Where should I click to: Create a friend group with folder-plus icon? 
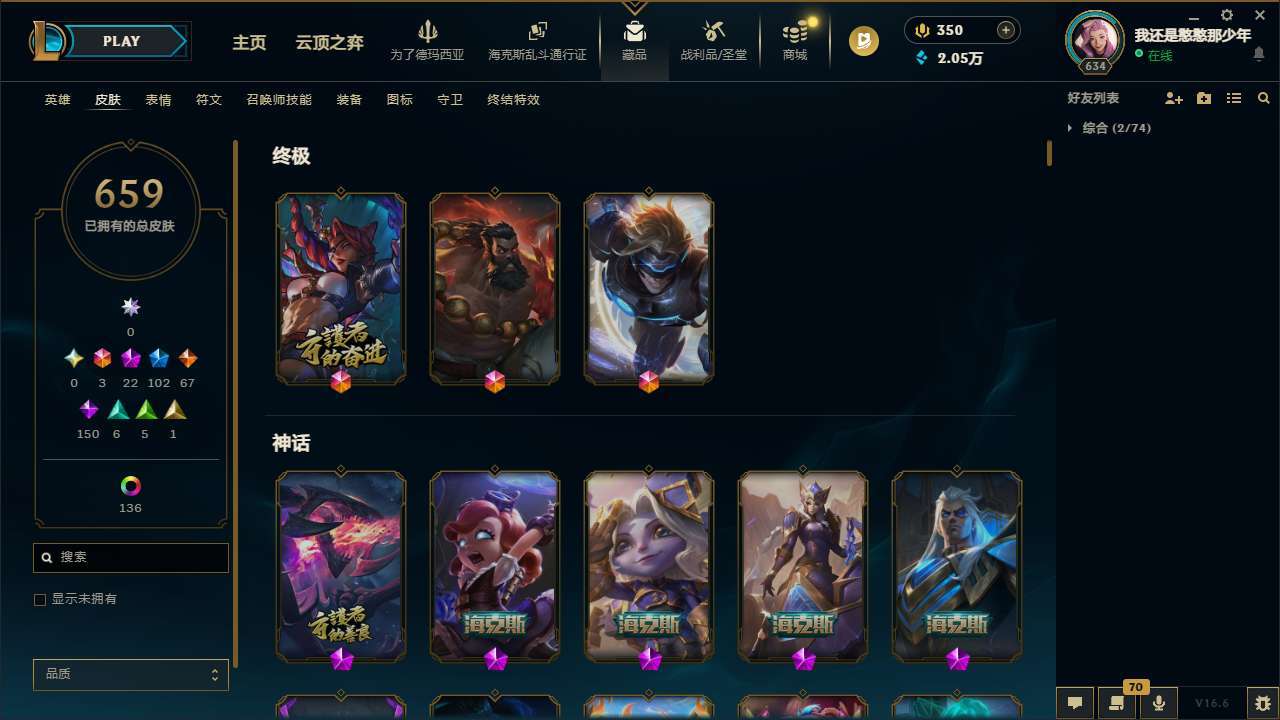(x=1204, y=98)
